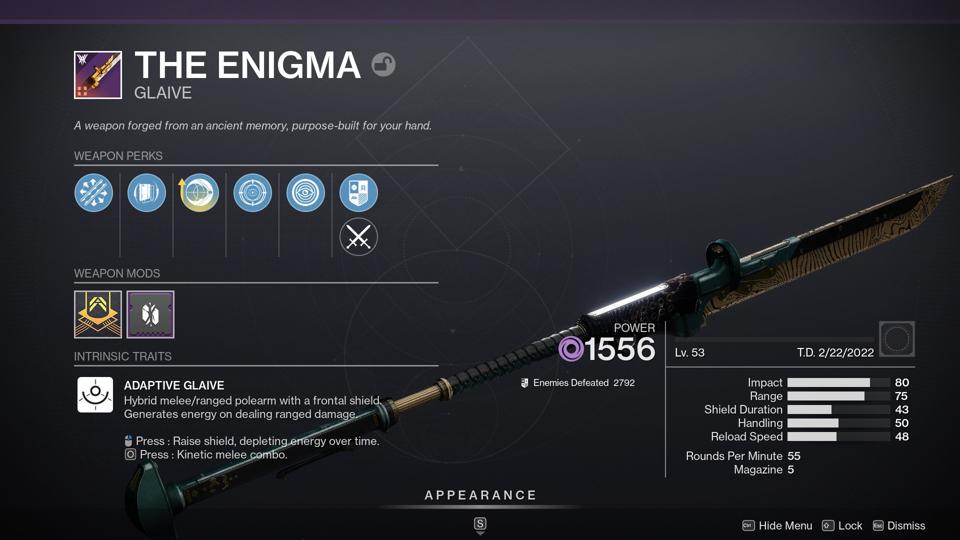The height and width of the screenshot is (540, 960).
Task: Select the shield emblem origin perk
Action: 358,192
